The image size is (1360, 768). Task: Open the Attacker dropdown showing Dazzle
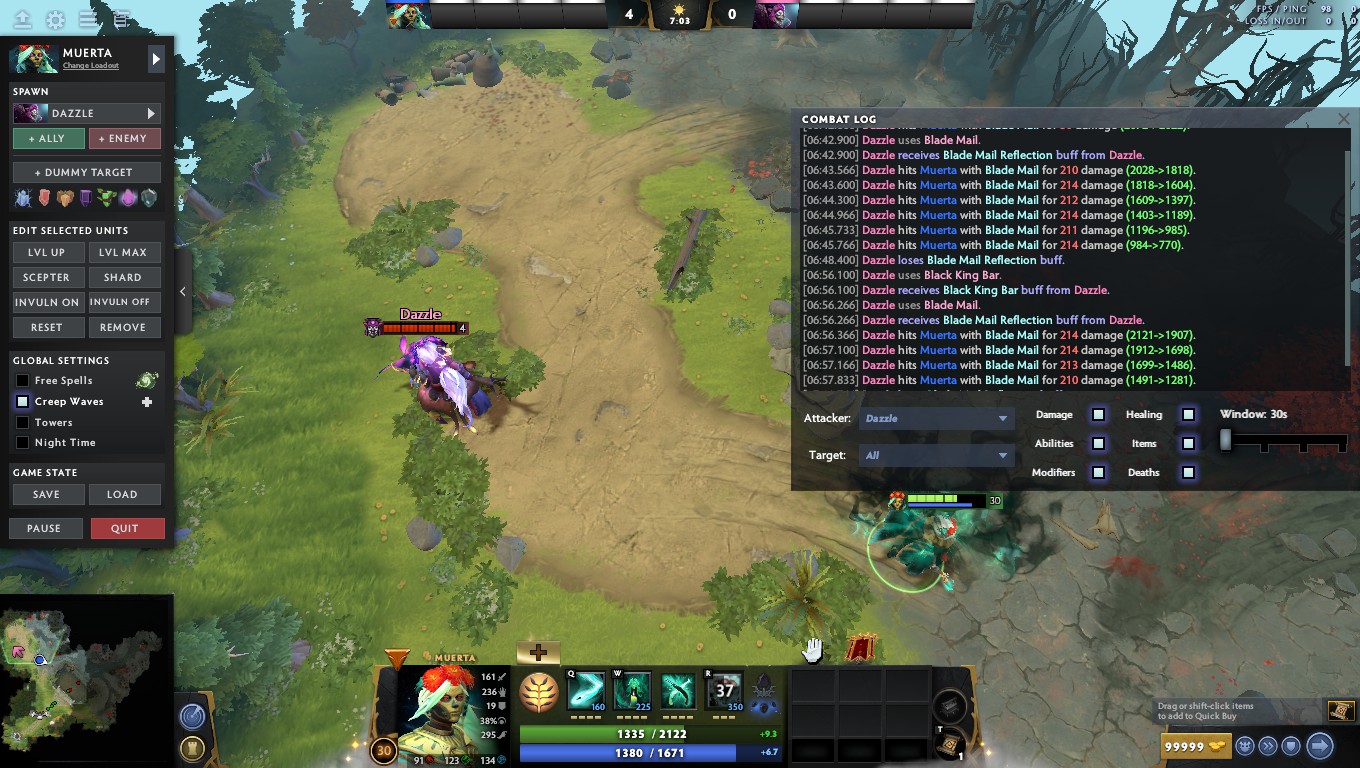pyautogui.click(x=935, y=417)
